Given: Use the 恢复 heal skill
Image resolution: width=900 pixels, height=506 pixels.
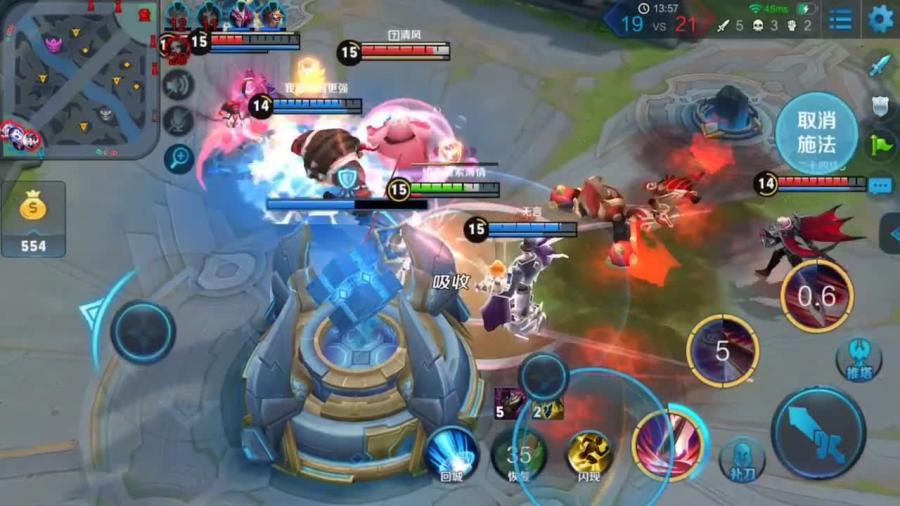Looking at the screenshot, I should pyautogui.click(x=518, y=455).
